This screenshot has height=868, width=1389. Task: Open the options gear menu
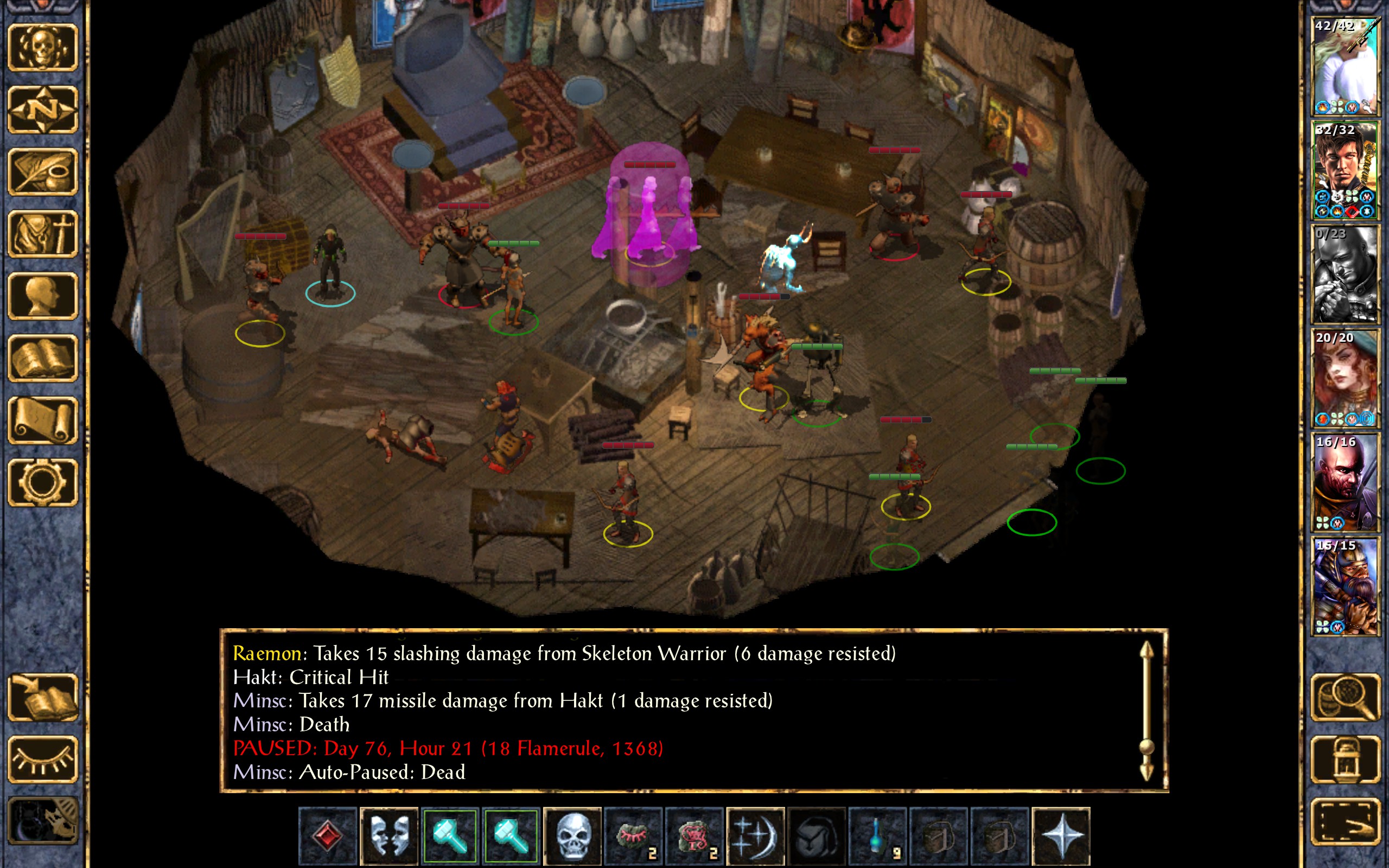[x=43, y=483]
